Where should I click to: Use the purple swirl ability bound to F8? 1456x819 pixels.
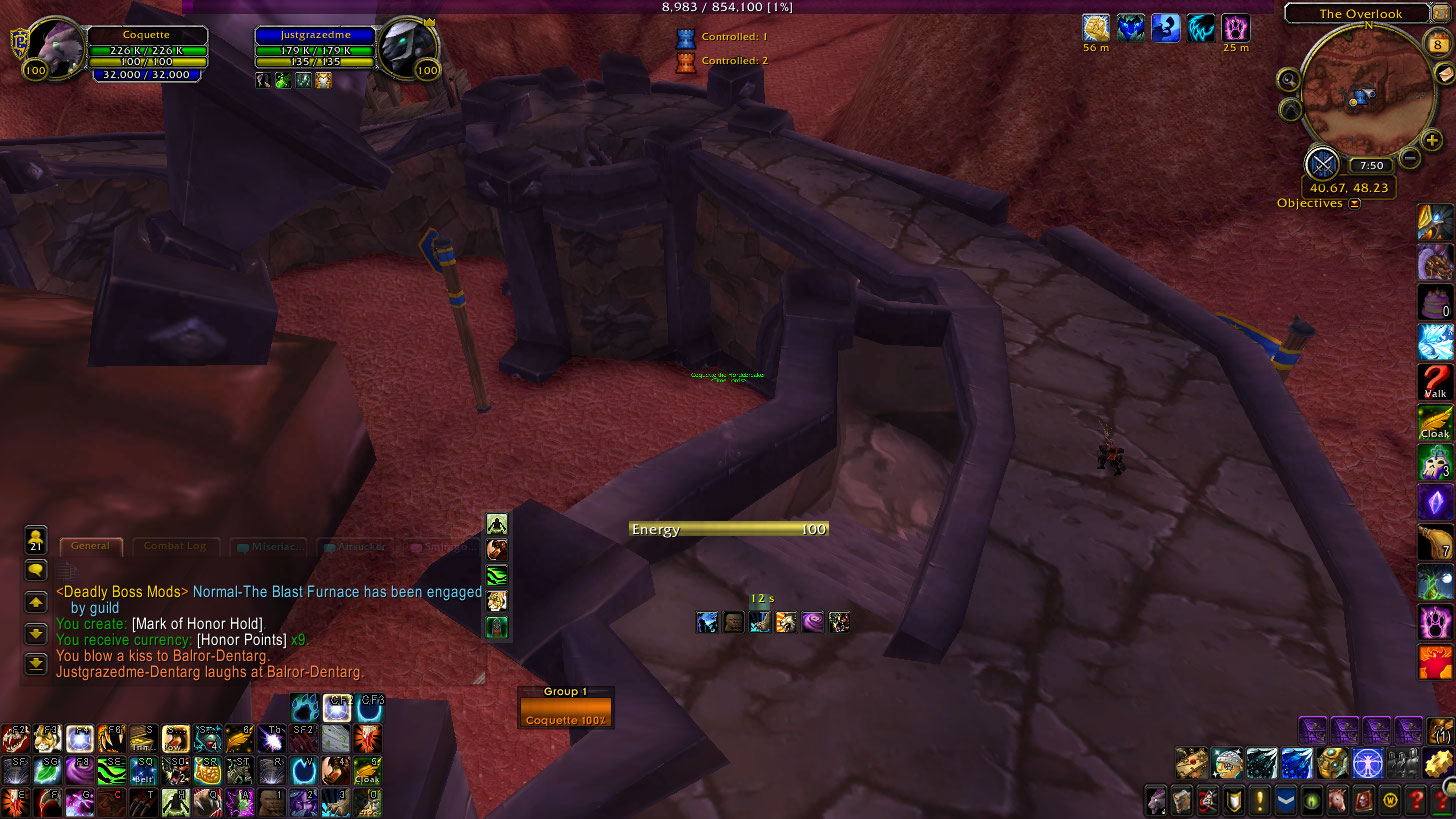click(x=79, y=771)
